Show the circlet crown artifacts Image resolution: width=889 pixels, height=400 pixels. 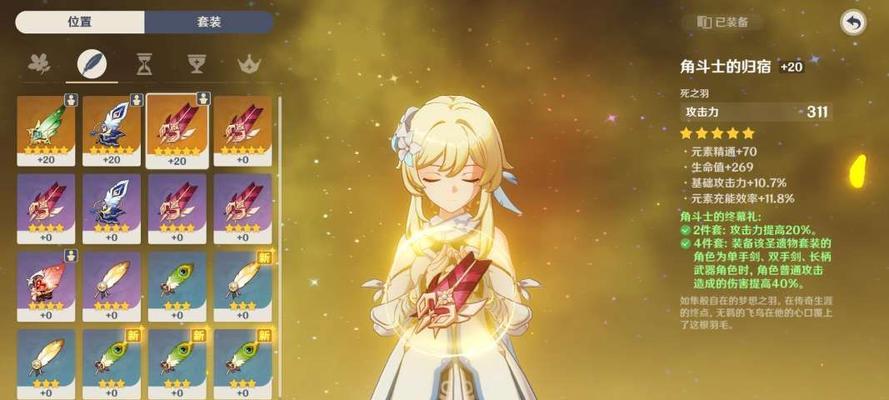point(248,64)
